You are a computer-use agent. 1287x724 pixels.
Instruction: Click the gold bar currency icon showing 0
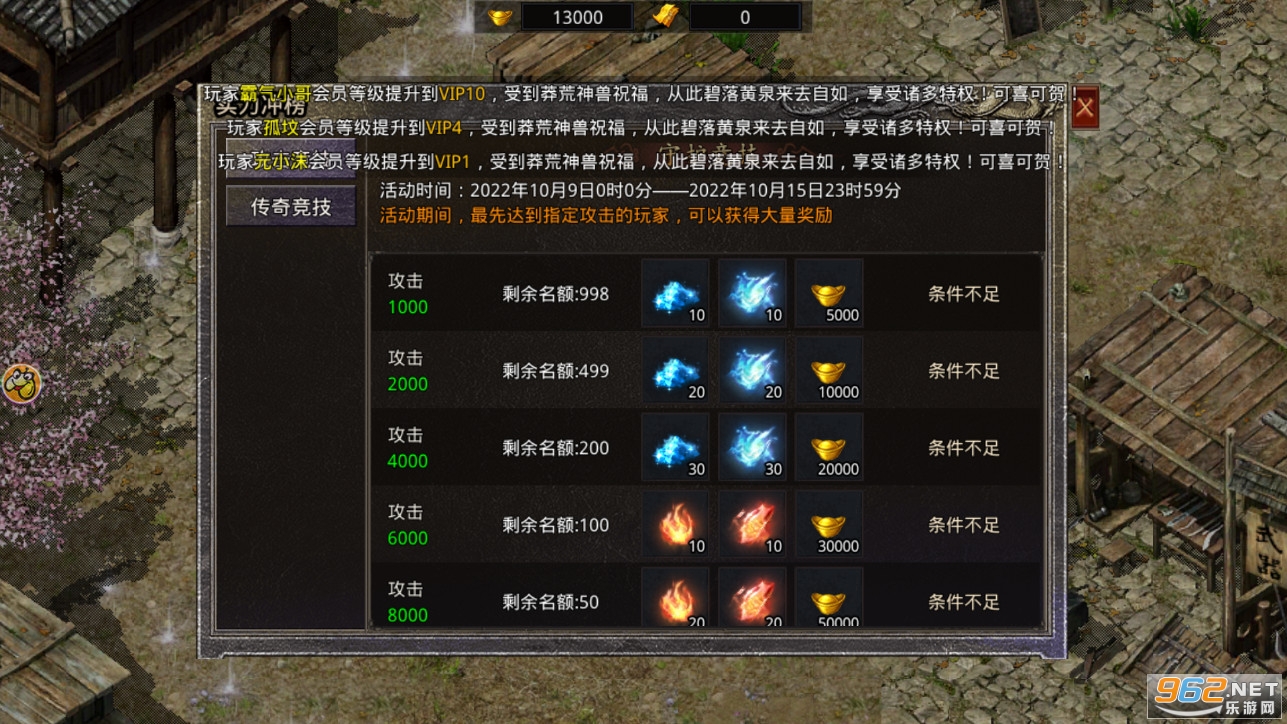click(x=663, y=16)
